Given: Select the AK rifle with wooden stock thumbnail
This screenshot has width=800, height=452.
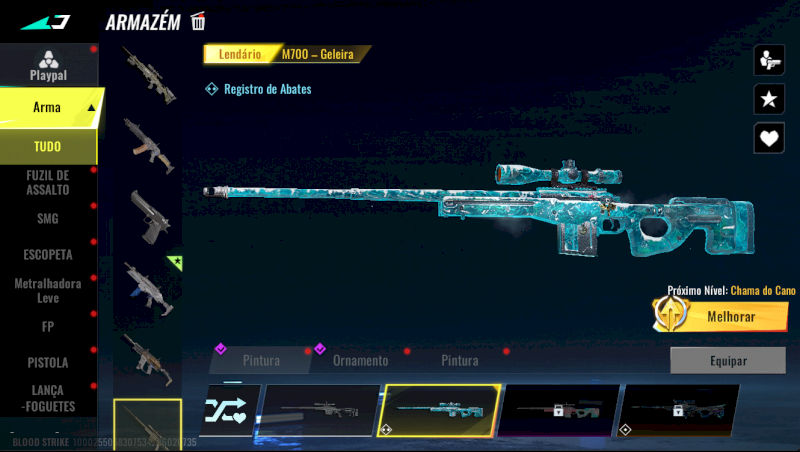Looking at the screenshot, I should (x=148, y=144).
